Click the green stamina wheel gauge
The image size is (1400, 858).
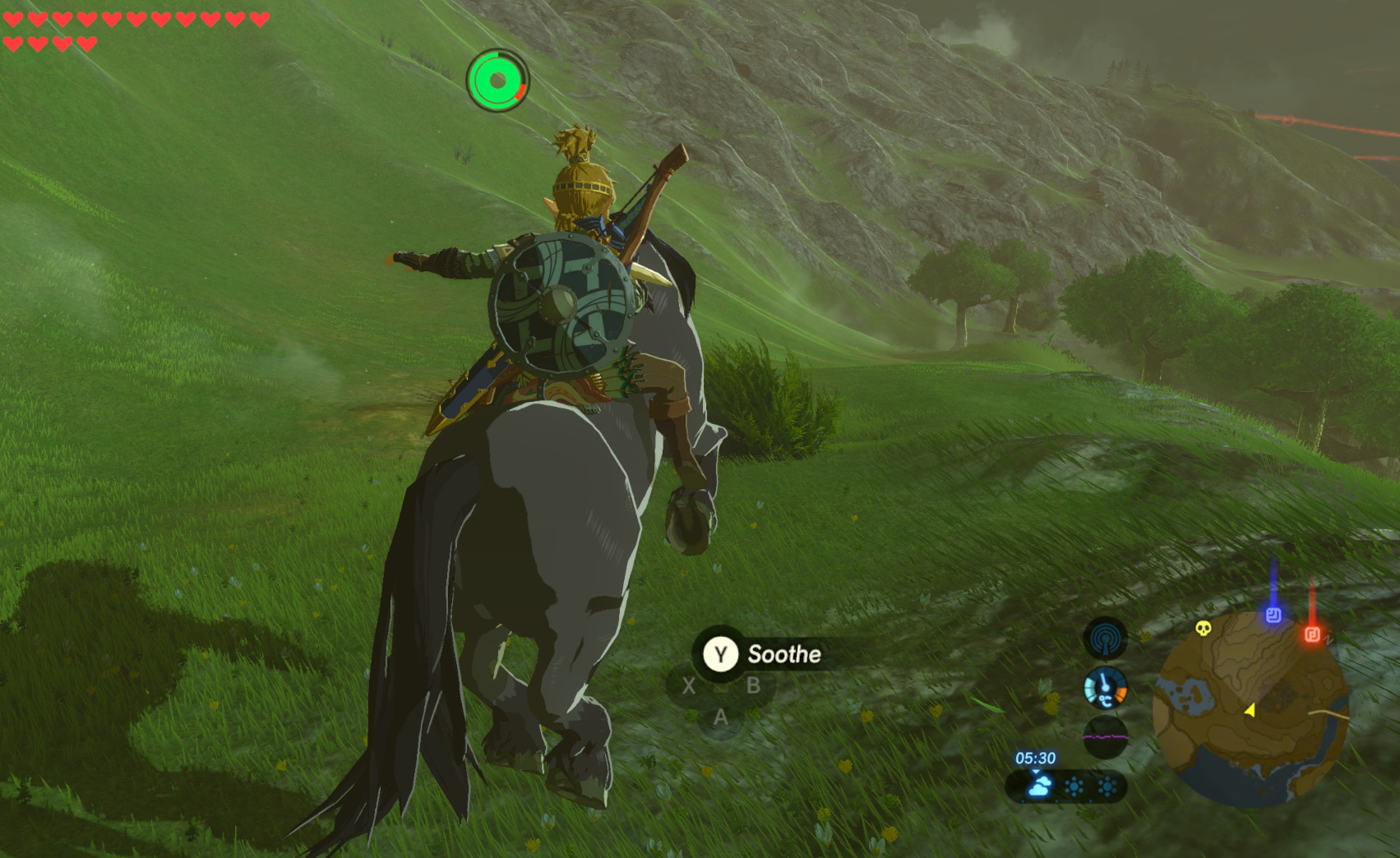click(x=497, y=81)
